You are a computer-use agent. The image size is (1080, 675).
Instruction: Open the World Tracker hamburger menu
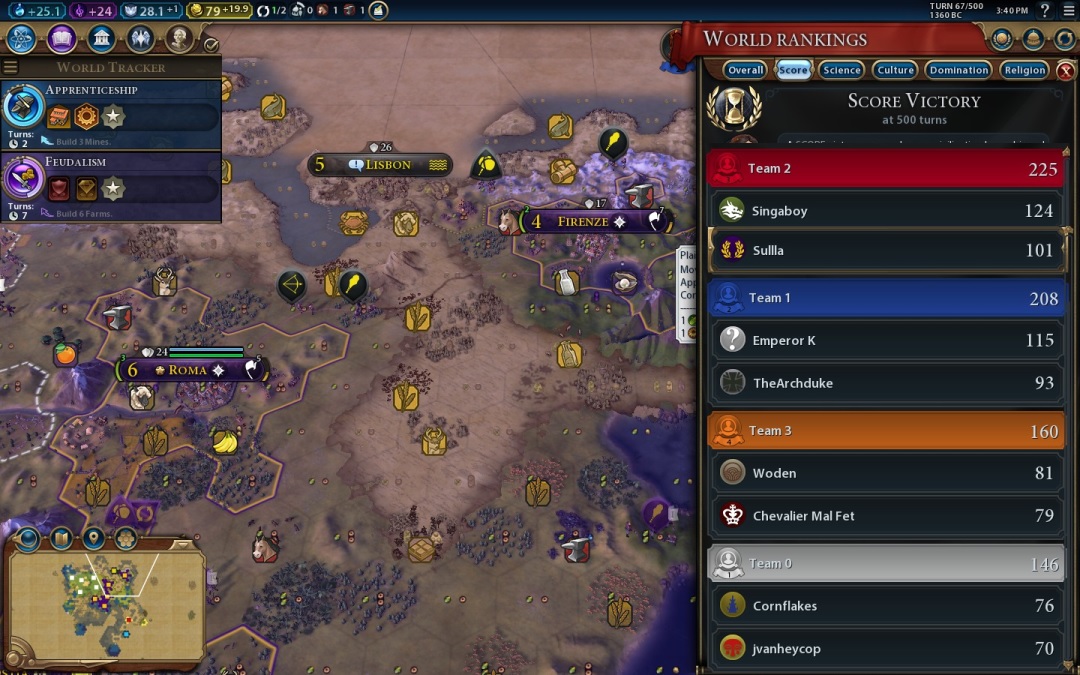(x=11, y=68)
